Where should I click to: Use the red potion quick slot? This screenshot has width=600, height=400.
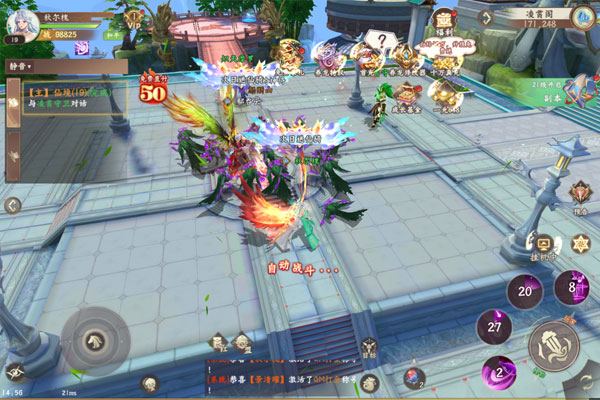coord(413,377)
